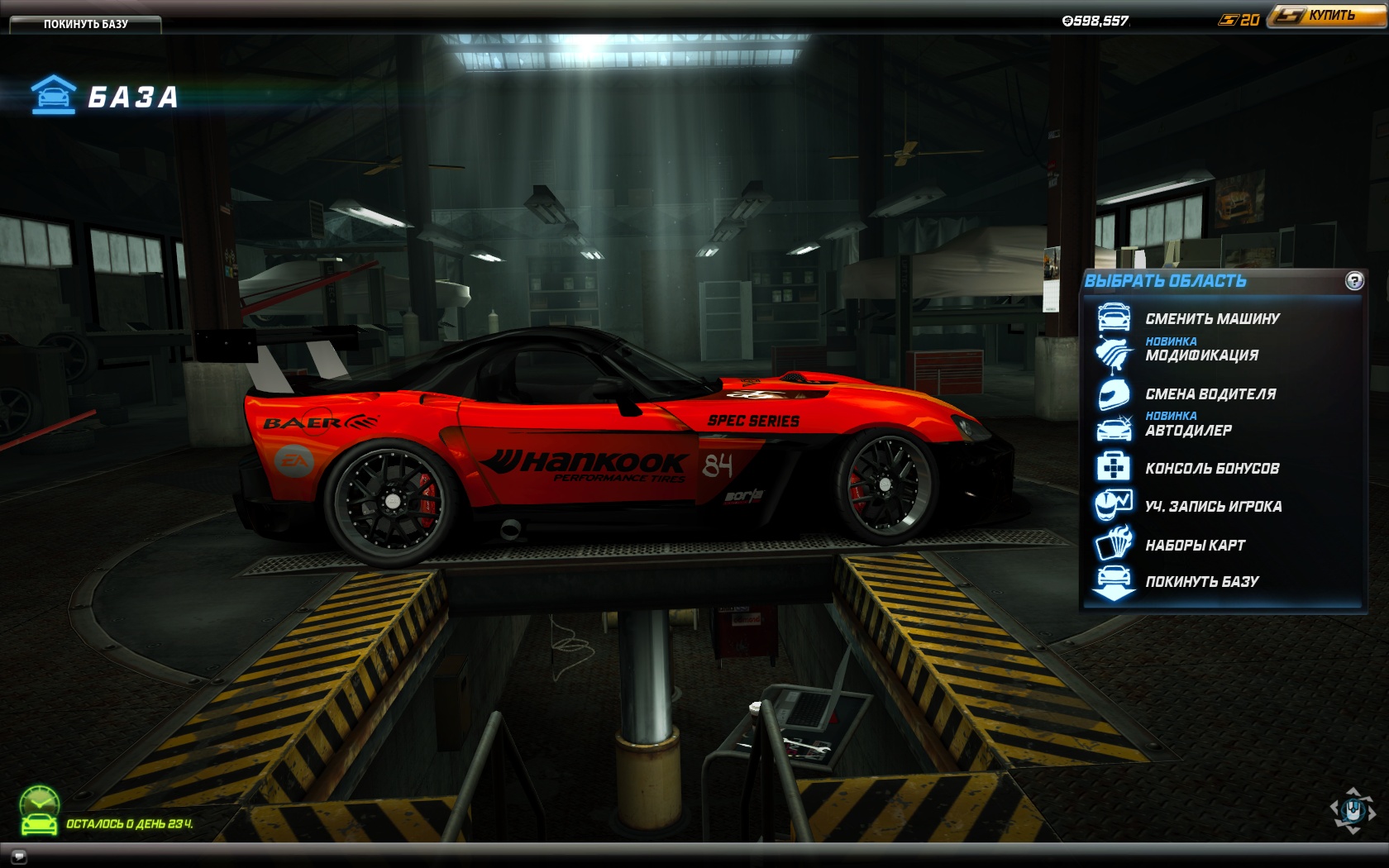Click the green car rental timer icon

pyautogui.click(x=39, y=811)
